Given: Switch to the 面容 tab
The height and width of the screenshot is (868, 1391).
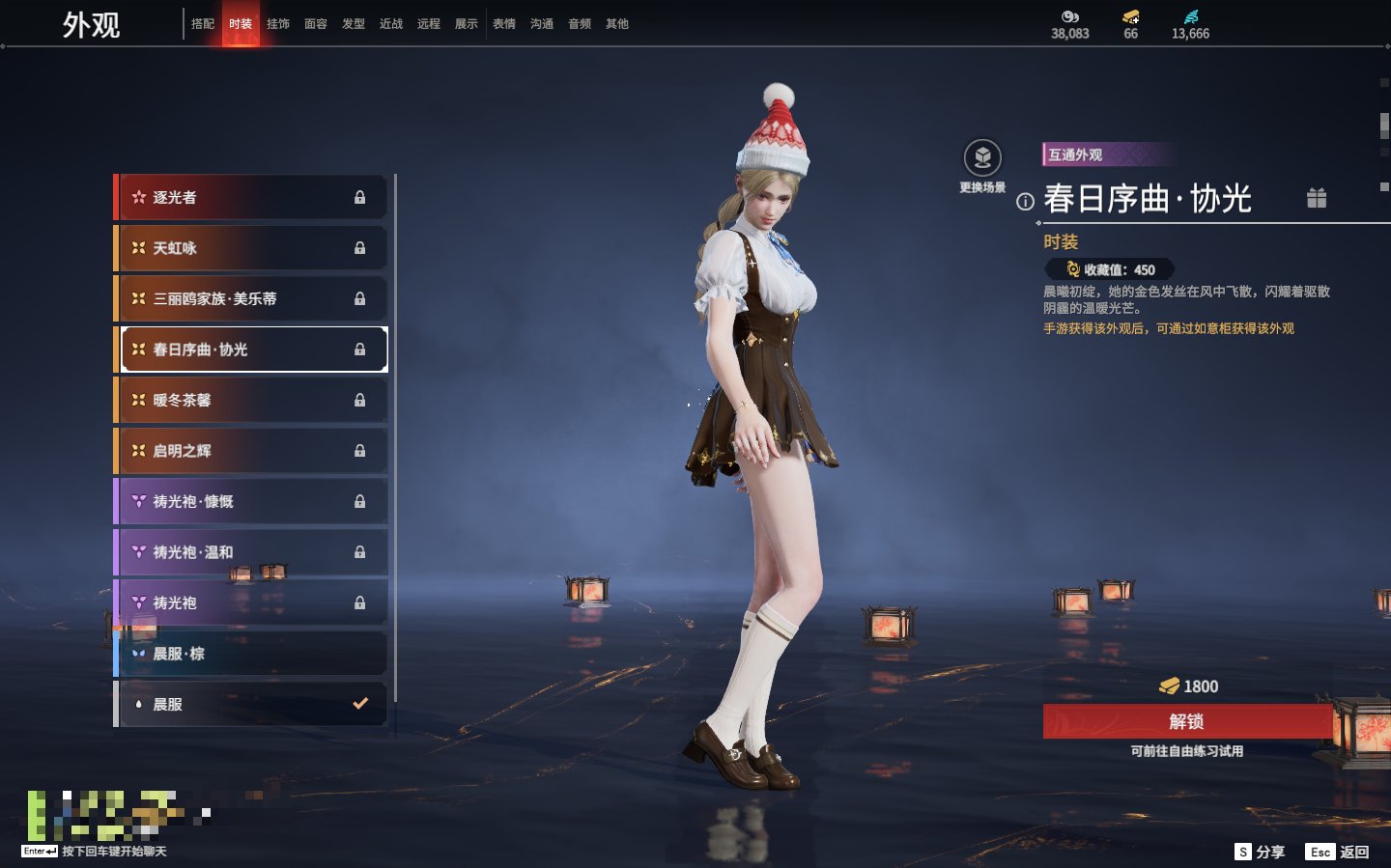Looking at the screenshot, I should (316, 24).
